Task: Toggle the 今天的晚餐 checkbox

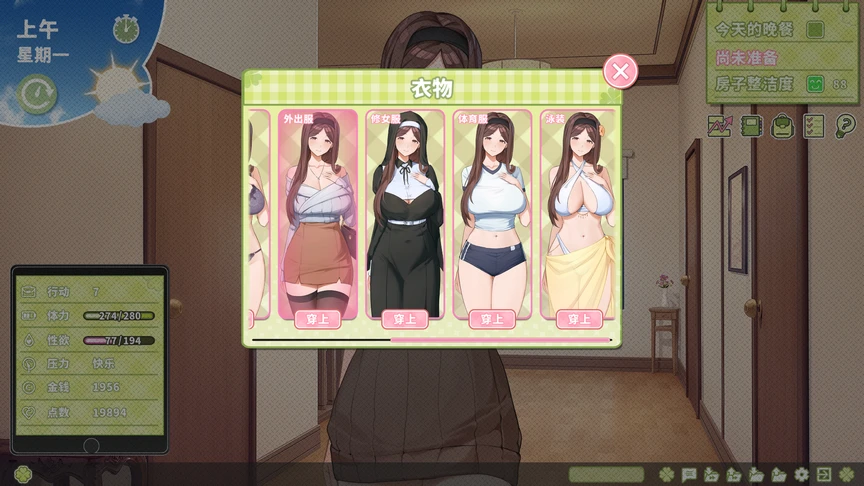Action: tap(815, 30)
